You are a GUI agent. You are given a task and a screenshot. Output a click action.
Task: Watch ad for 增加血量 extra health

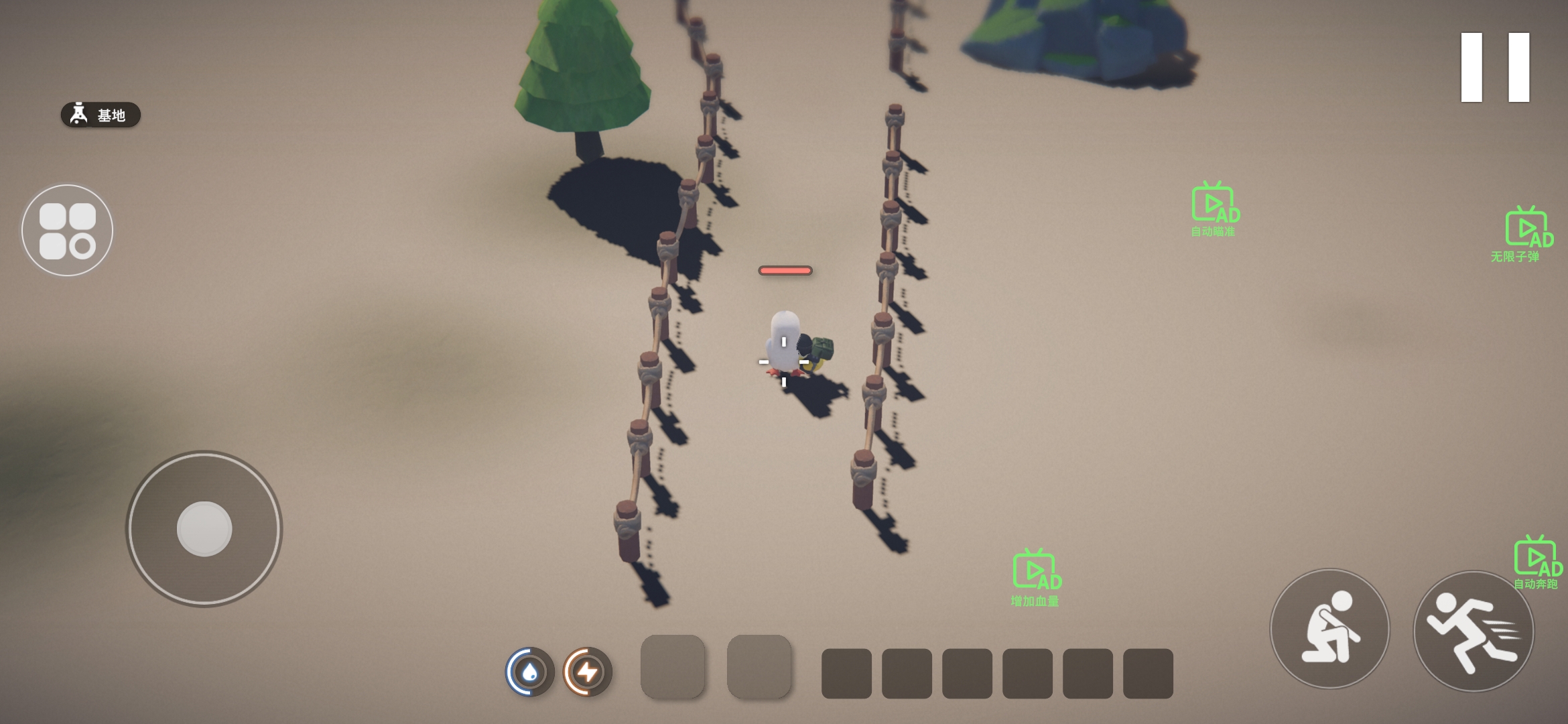[1036, 576]
